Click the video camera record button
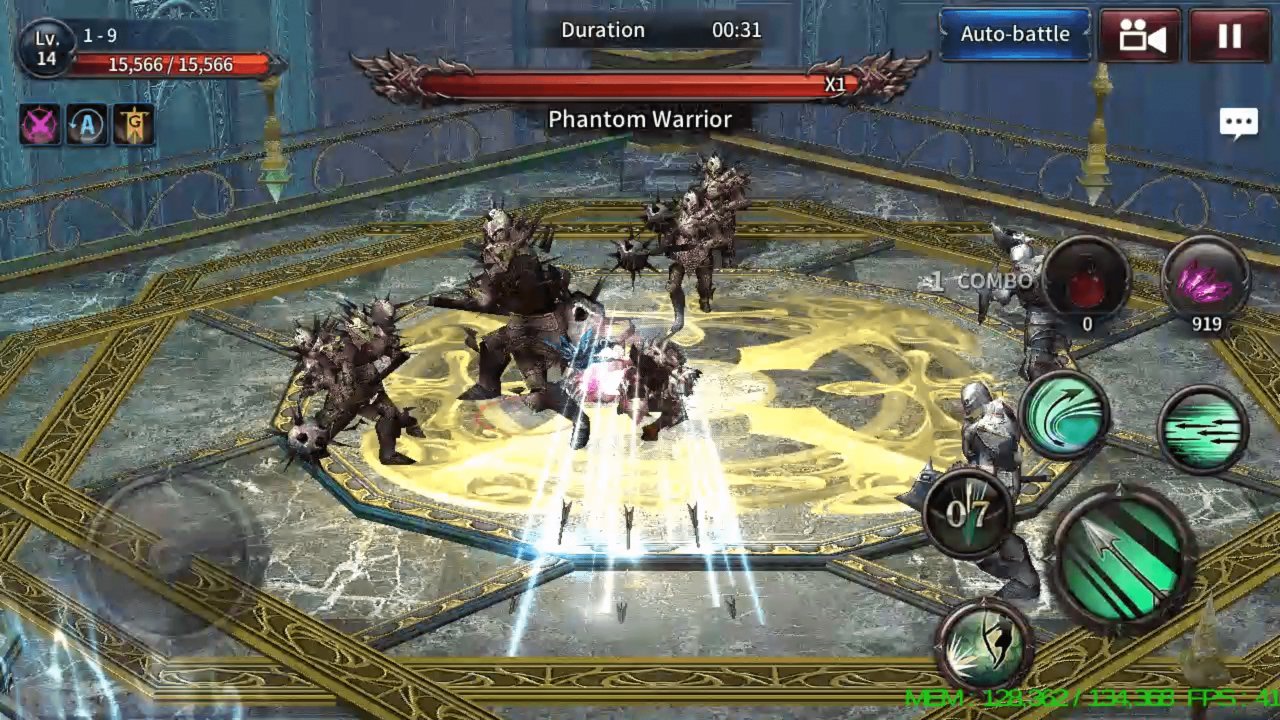Screen dimensions: 1280x720 tap(1141, 36)
